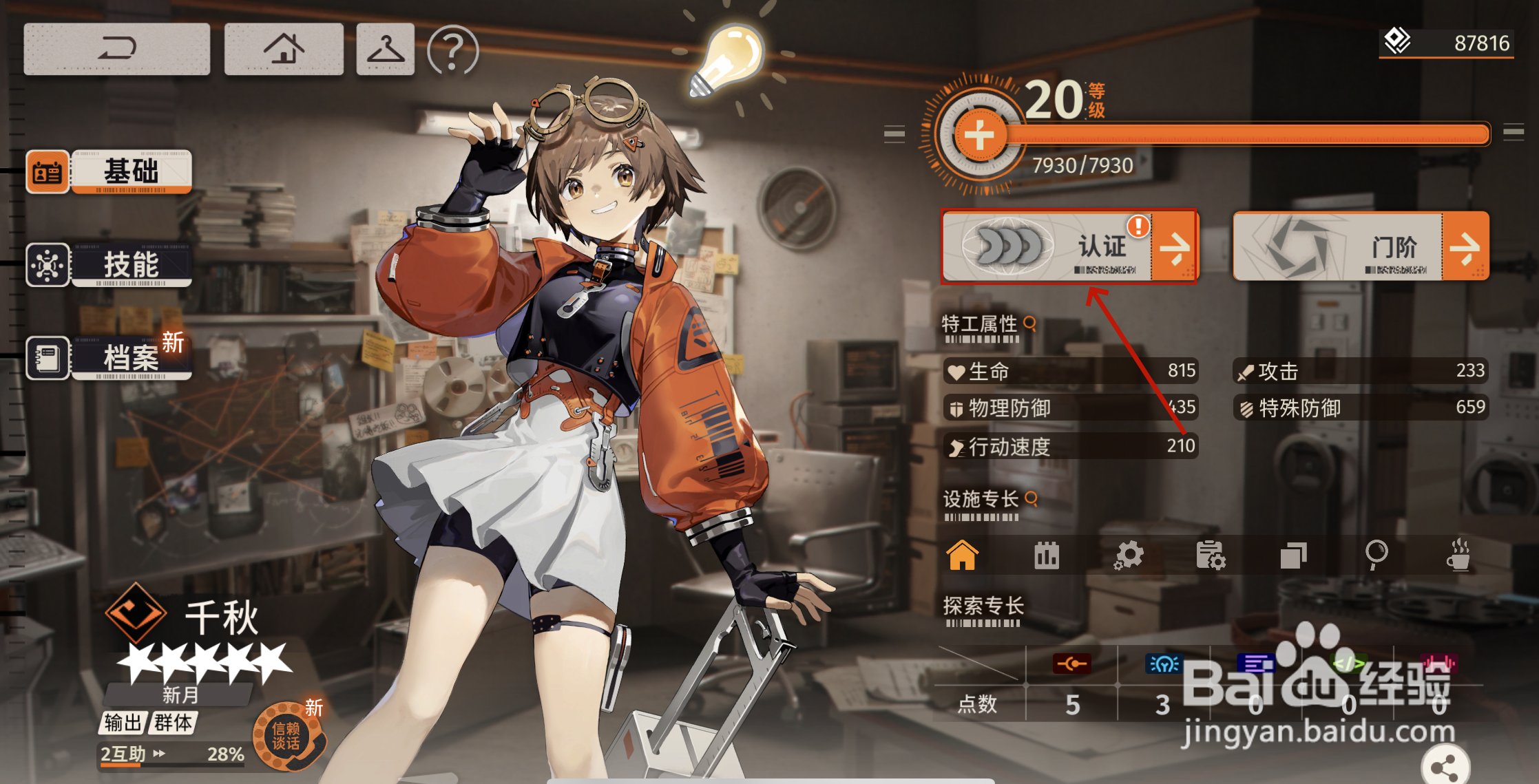The height and width of the screenshot is (784, 1539).
Task: Select the calendar facility specialty icon
Action: [x=1046, y=555]
